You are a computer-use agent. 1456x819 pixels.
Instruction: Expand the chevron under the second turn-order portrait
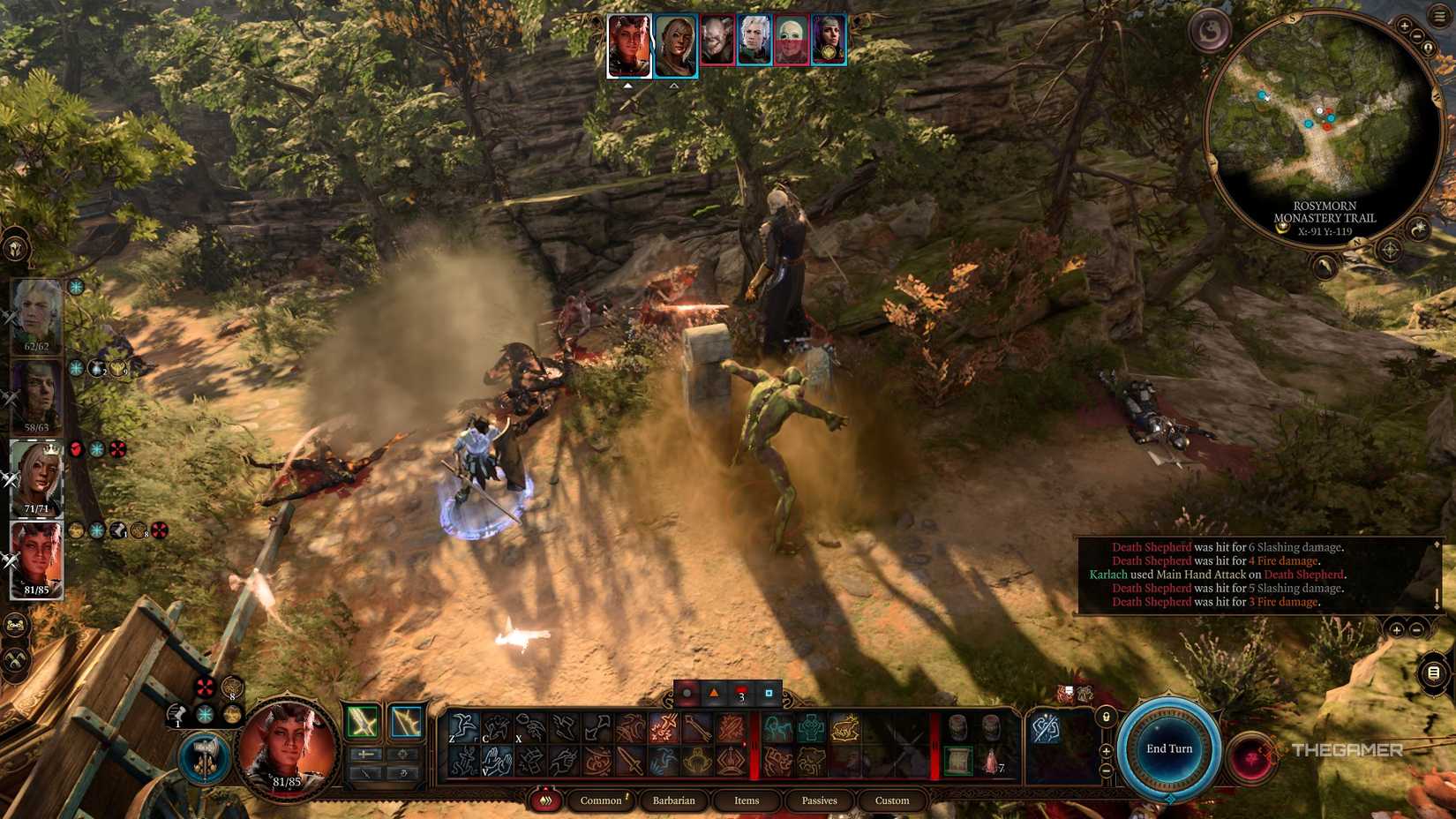tap(675, 85)
